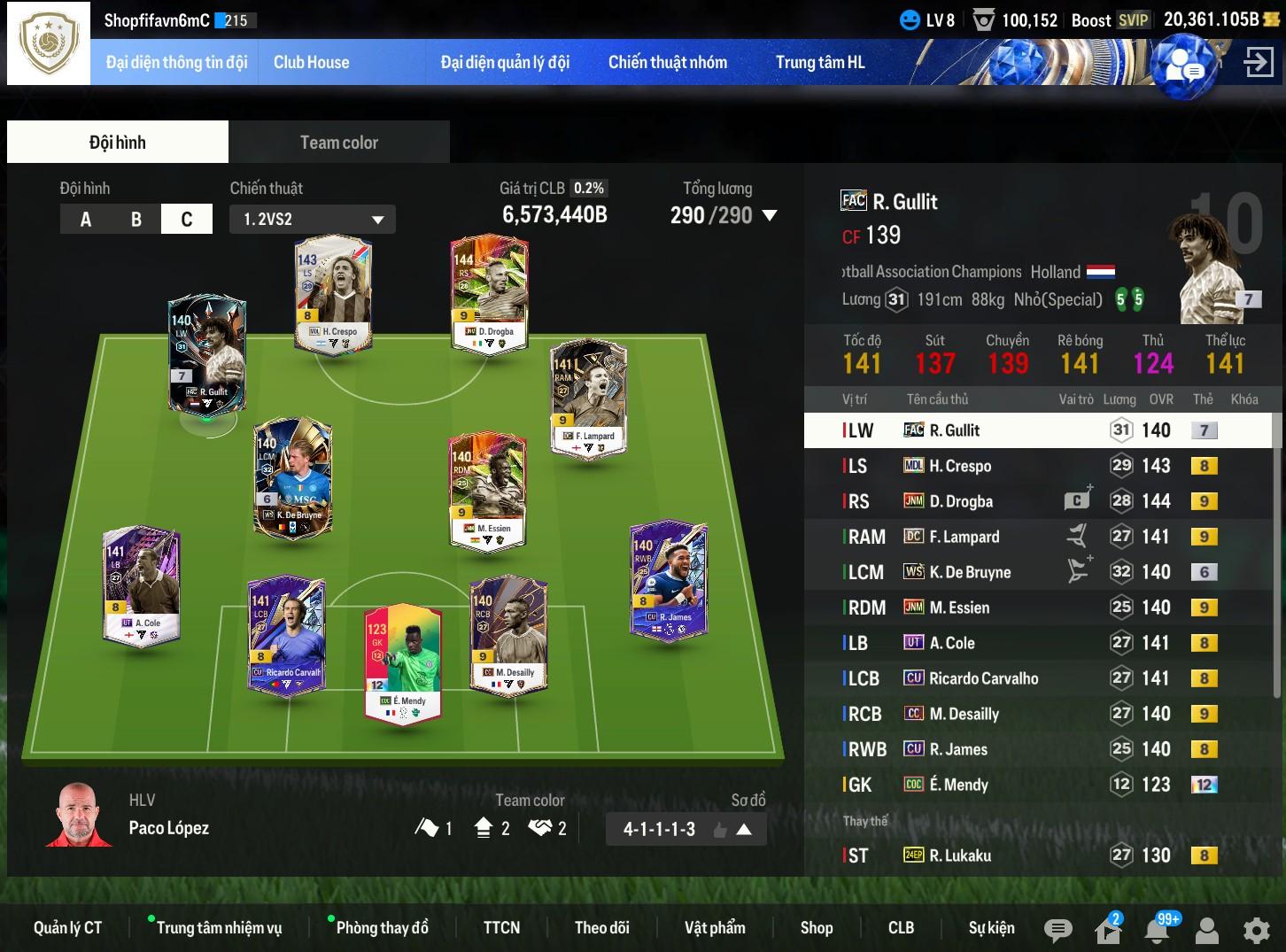Open the settings gear icon

(1256, 930)
